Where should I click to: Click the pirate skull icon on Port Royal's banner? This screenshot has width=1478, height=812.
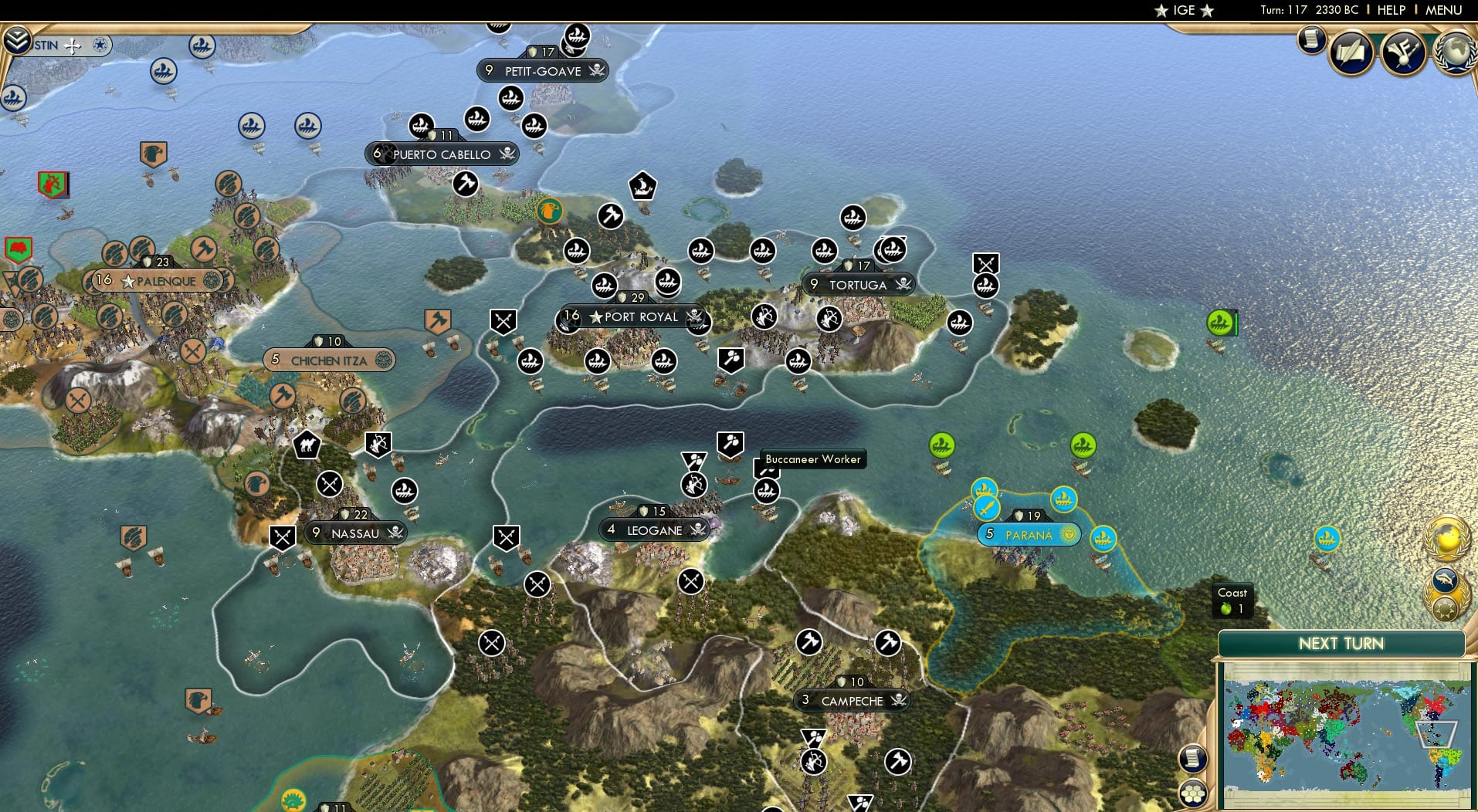click(693, 317)
